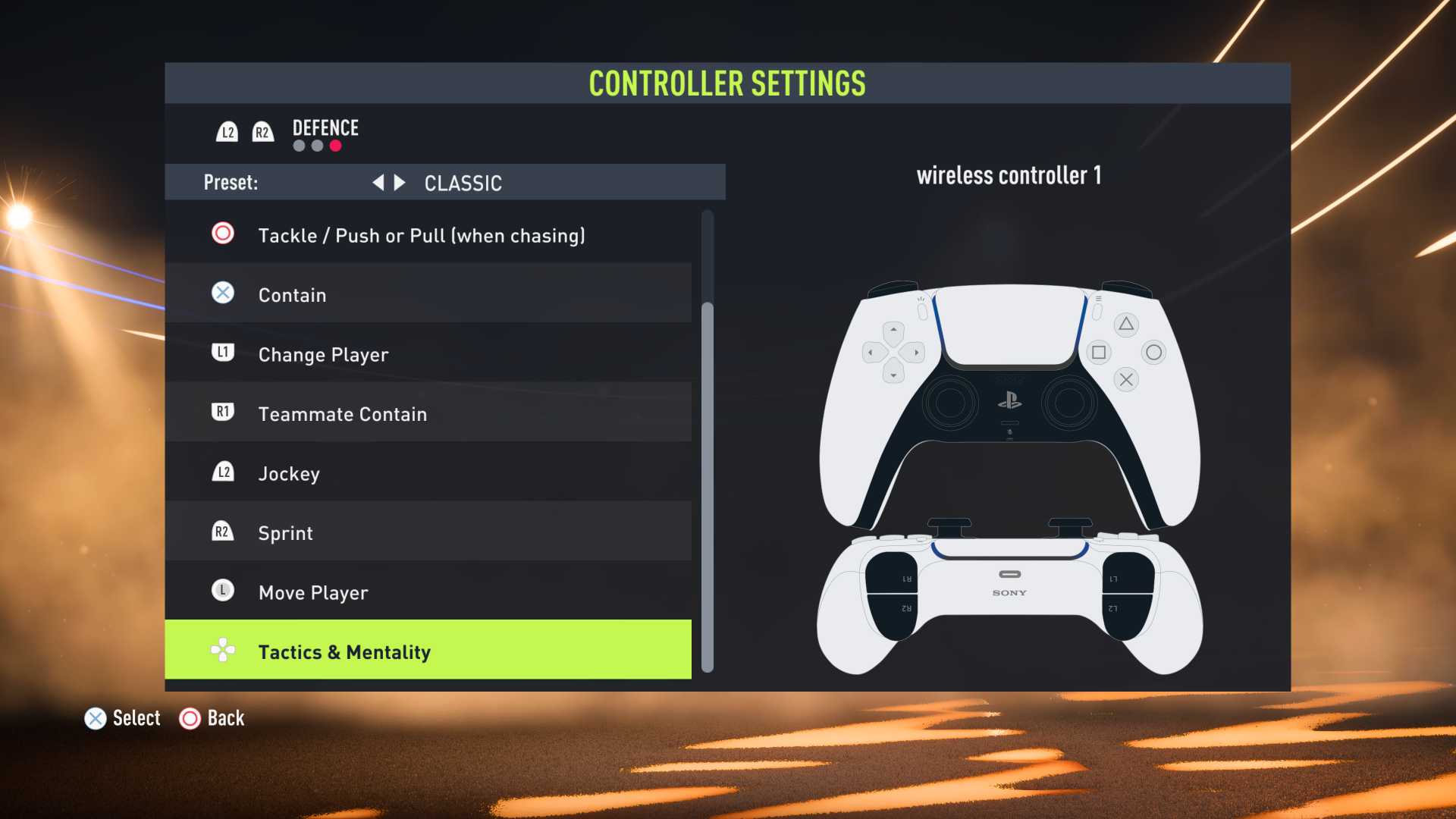Image resolution: width=1456 pixels, height=819 pixels.
Task: Click the L1 icon beside Change Player
Action: 222,352
